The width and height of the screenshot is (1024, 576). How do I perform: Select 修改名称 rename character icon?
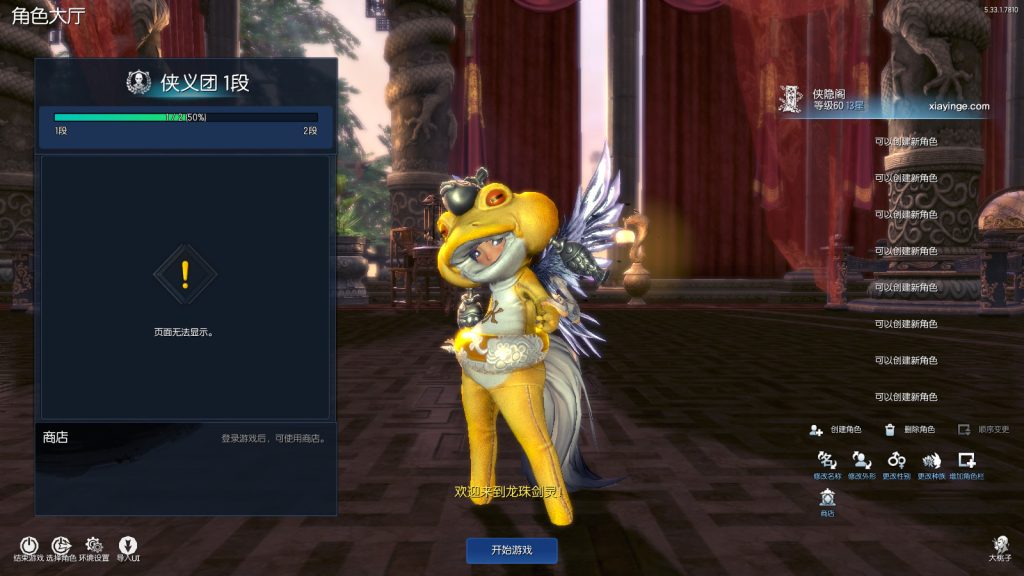pyautogui.click(x=827, y=461)
